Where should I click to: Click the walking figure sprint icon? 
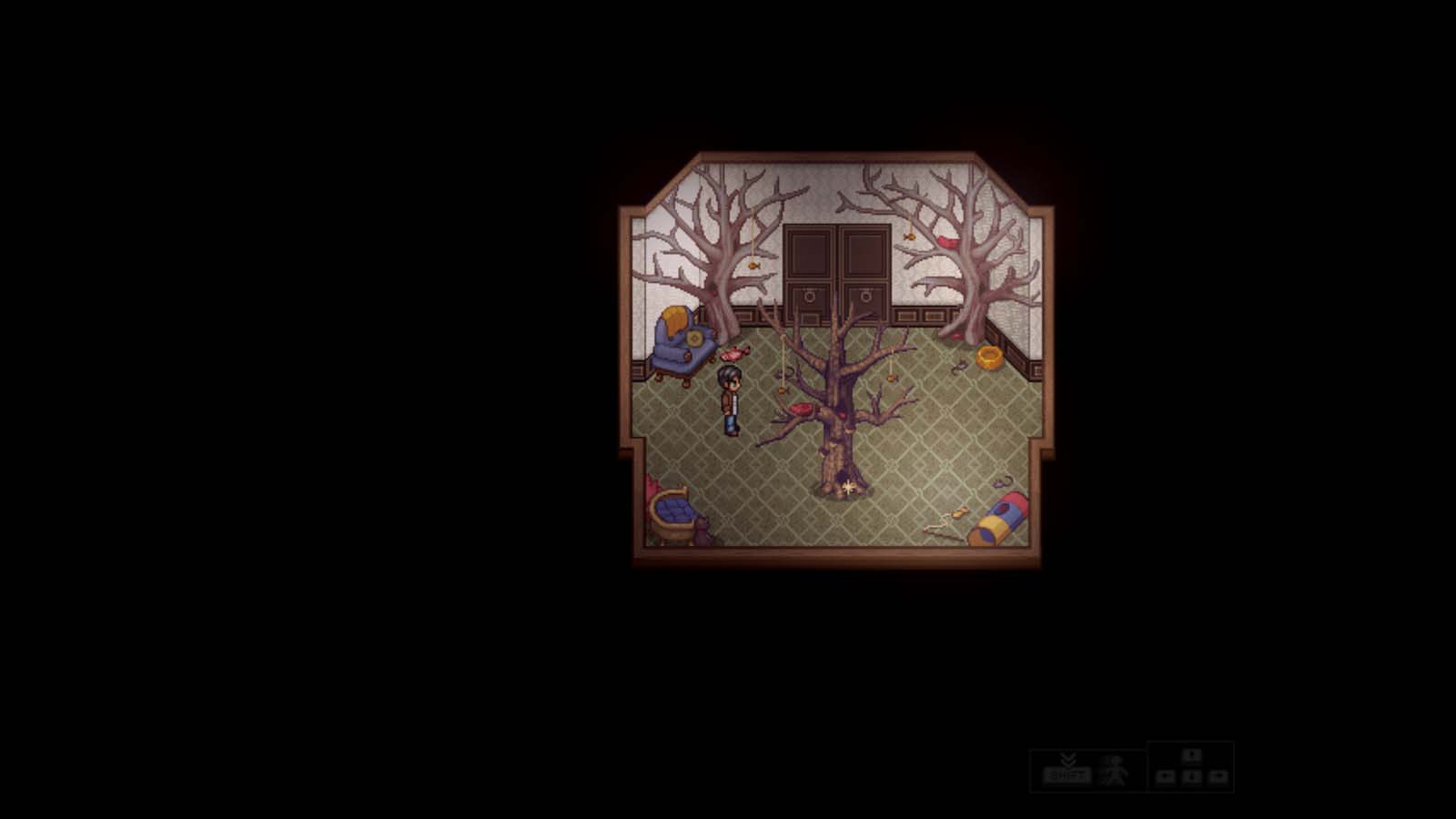tap(1114, 770)
